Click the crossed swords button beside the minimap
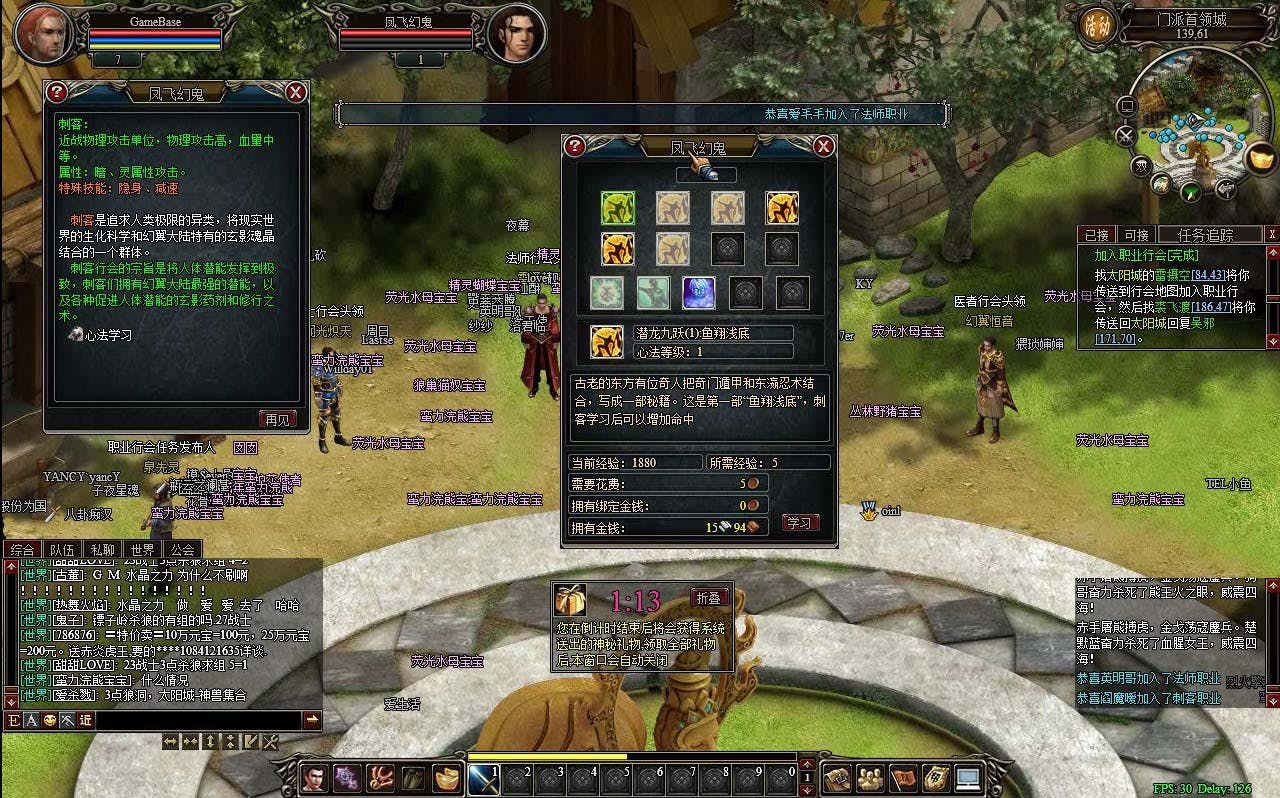Image resolution: width=1280 pixels, height=798 pixels. coord(1127,135)
